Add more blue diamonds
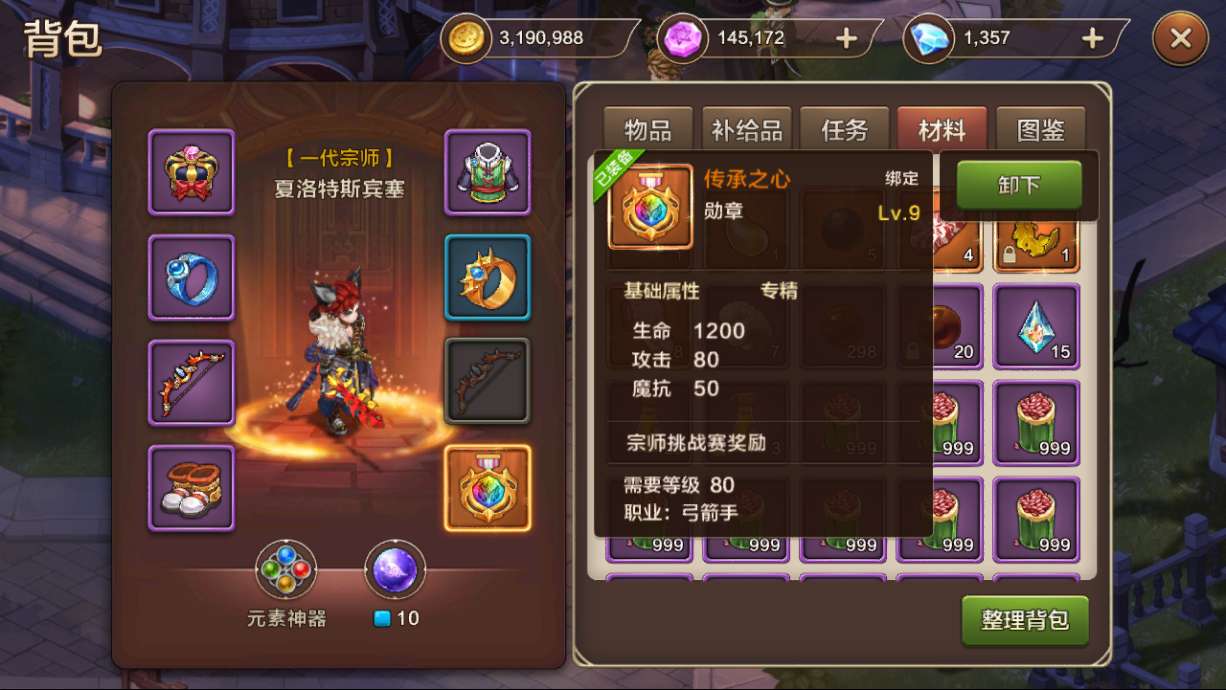1226x690 pixels. click(1092, 39)
